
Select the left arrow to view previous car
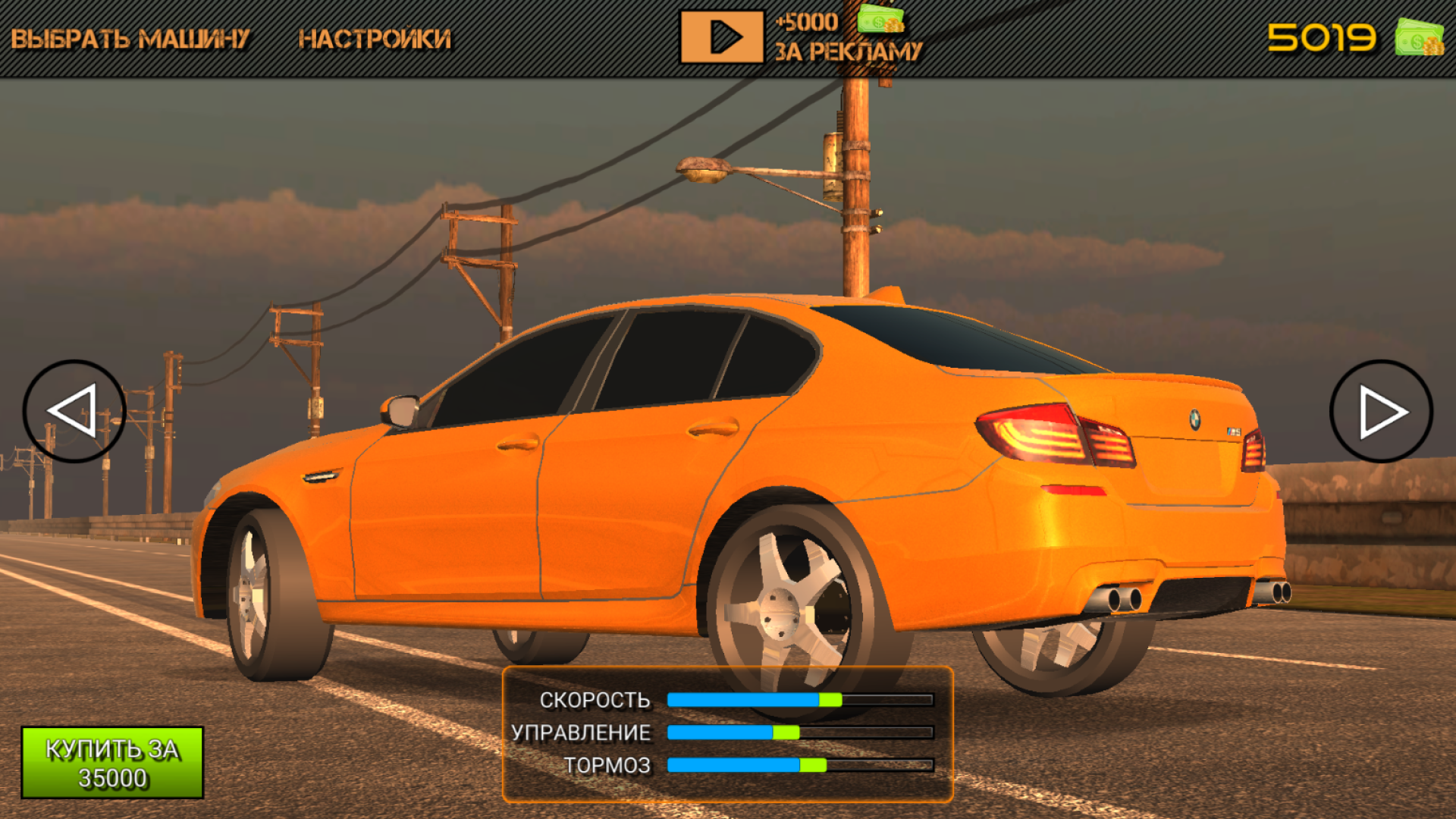tap(74, 409)
